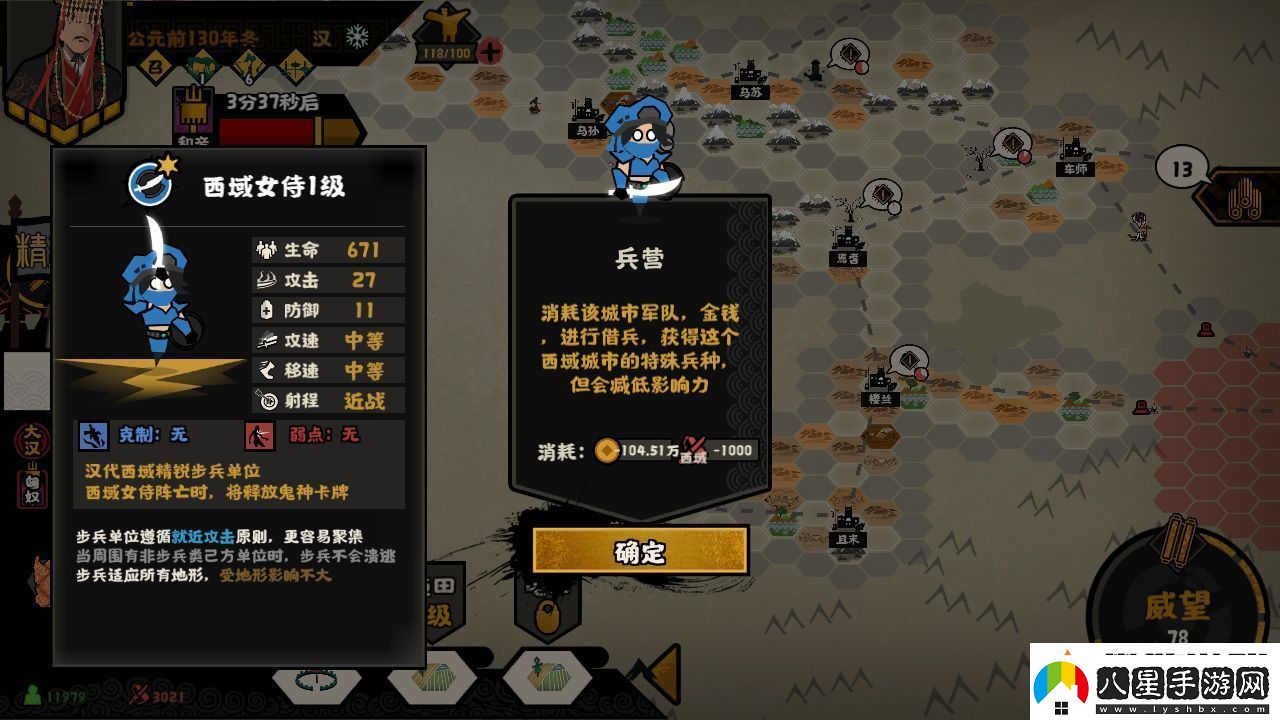Image resolution: width=1280 pixels, height=720 pixels.
Task: Click the green population icon showing 11979
Action: pyautogui.click(x=31, y=696)
